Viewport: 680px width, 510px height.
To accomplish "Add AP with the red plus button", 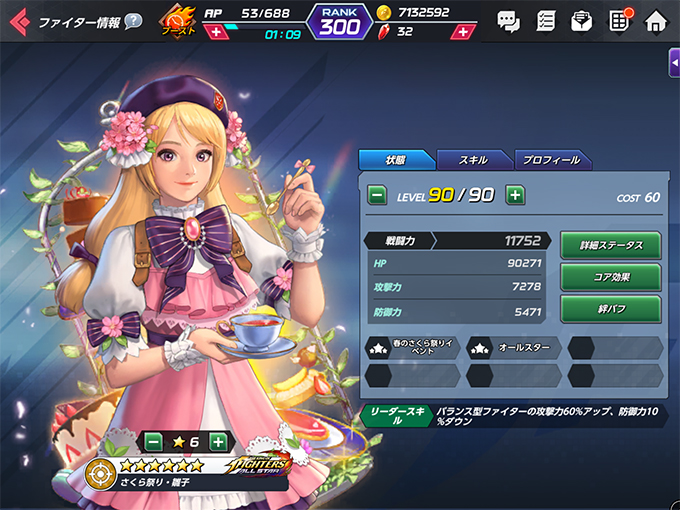I will [217, 32].
